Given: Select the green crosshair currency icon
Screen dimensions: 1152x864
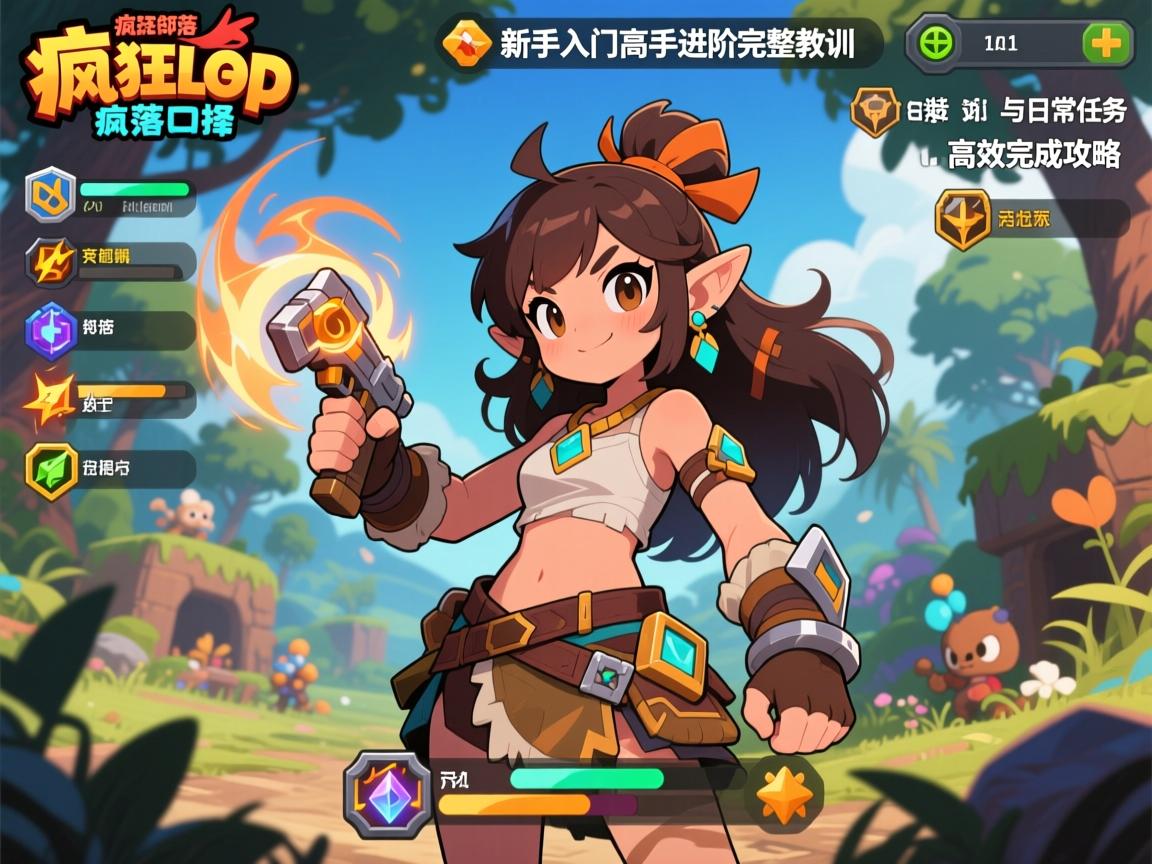Looking at the screenshot, I should (x=934, y=44).
